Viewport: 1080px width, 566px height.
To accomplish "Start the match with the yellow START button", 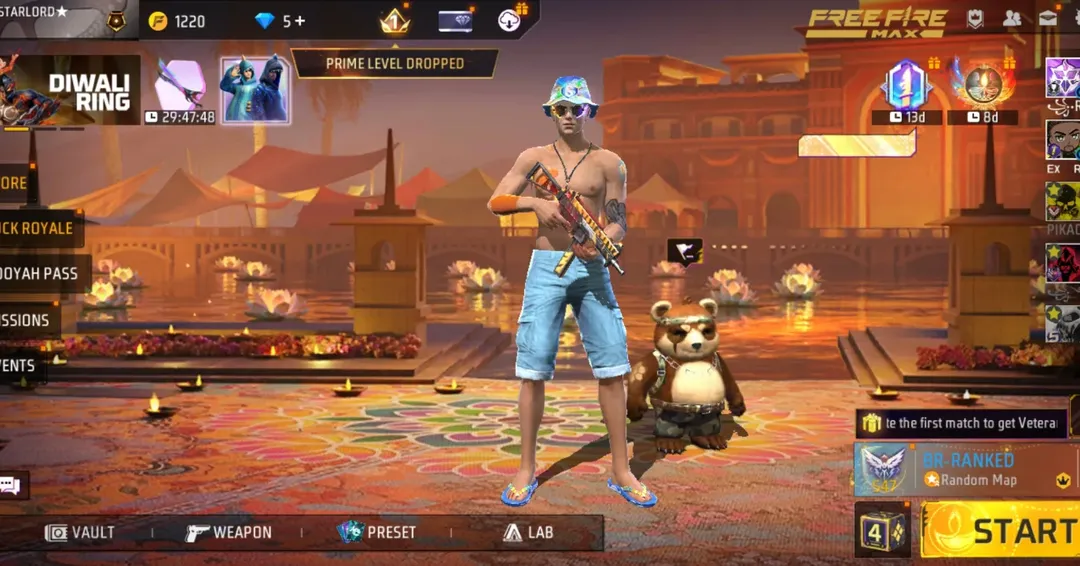I will click(1000, 531).
